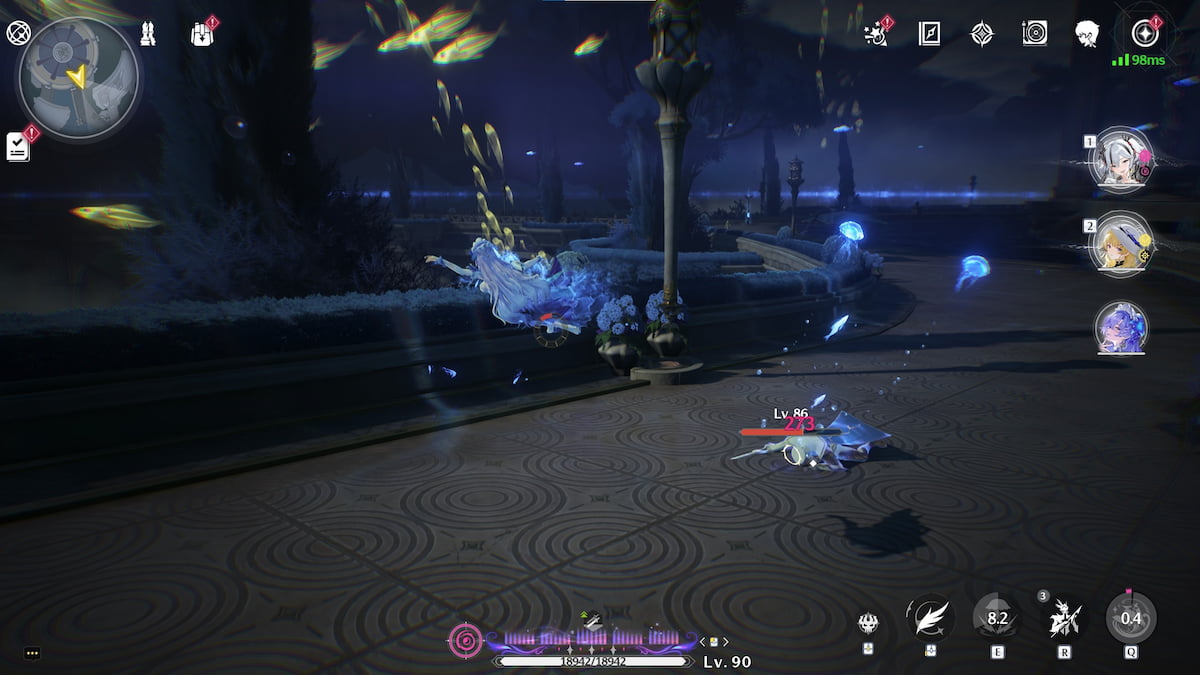1200x675 pixels.
Task: Open the quest log icon
Action: [18, 147]
